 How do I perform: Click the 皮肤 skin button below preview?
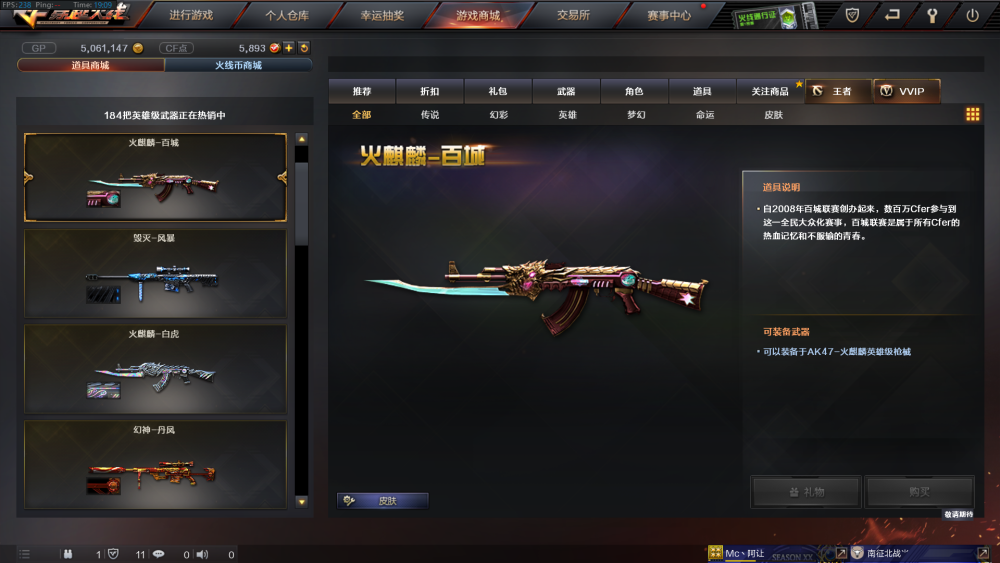tap(383, 500)
